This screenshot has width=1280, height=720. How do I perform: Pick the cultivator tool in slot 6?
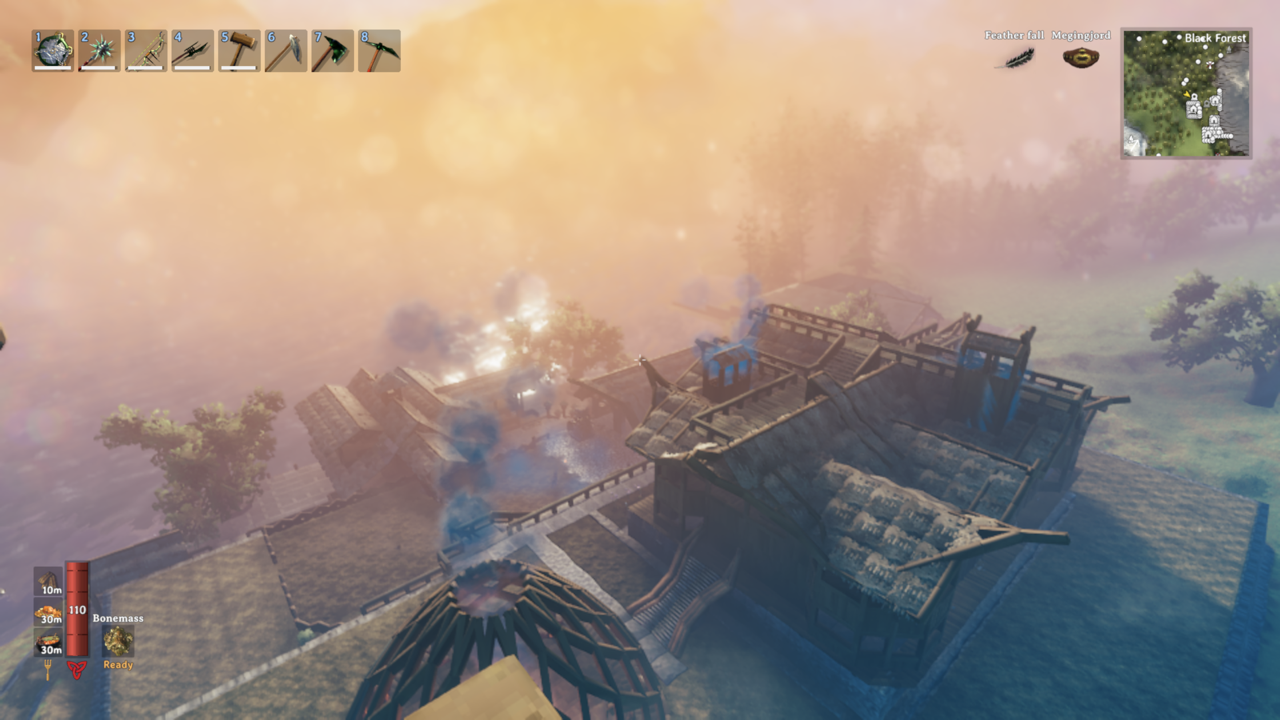(x=286, y=50)
